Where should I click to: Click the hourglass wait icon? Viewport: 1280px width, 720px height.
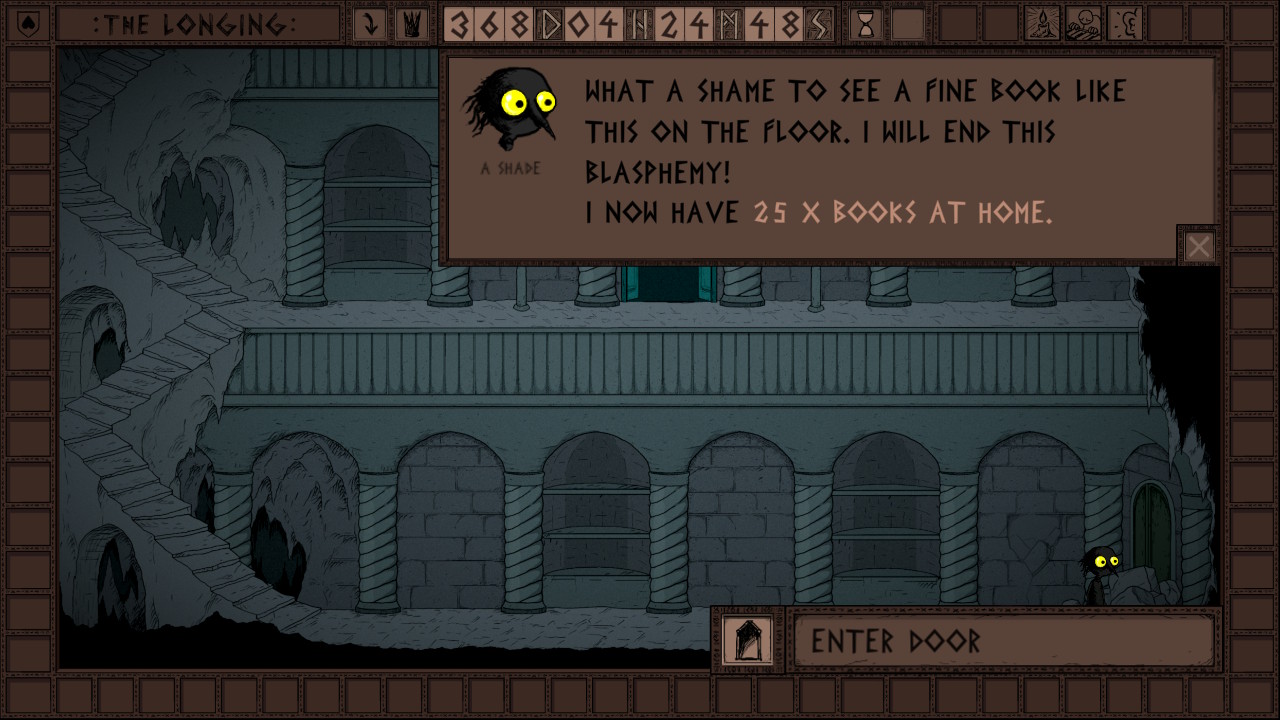point(866,24)
